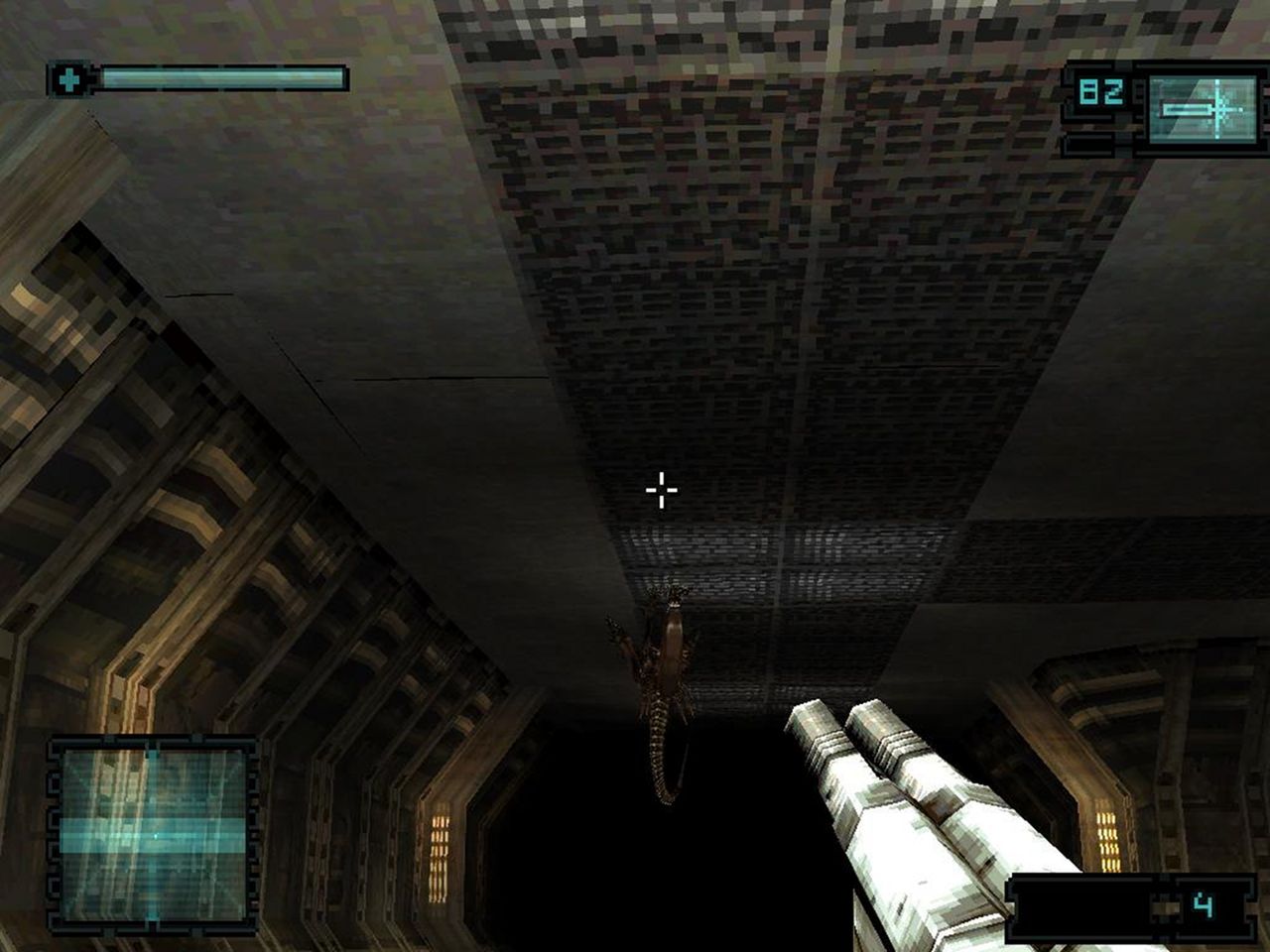Select the targeting crosshair at screen center

point(660,488)
